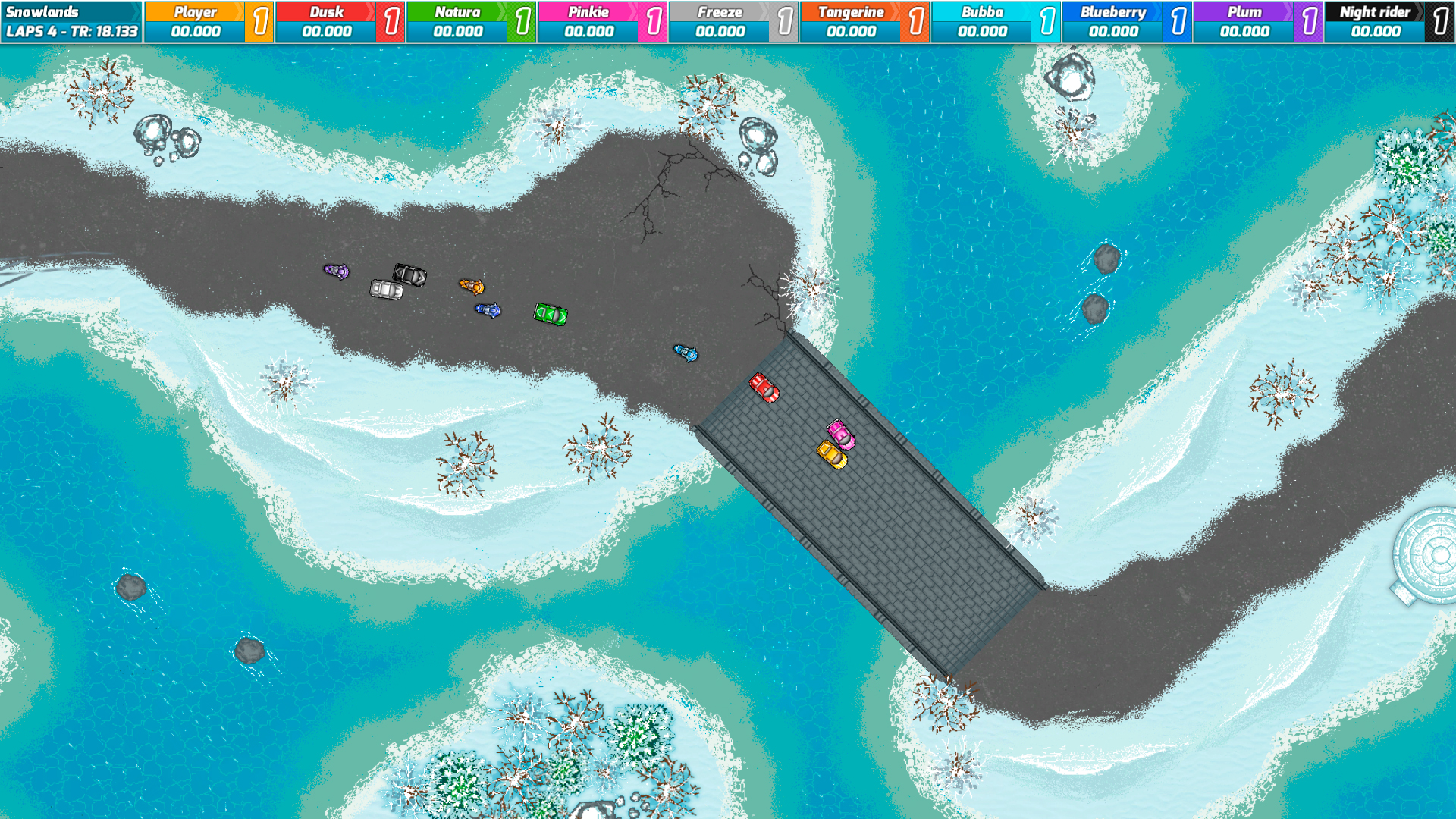The width and height of the screenshot is (1456, 819).
Task: Expand the Snowlands header chevron
Action: 136,11
